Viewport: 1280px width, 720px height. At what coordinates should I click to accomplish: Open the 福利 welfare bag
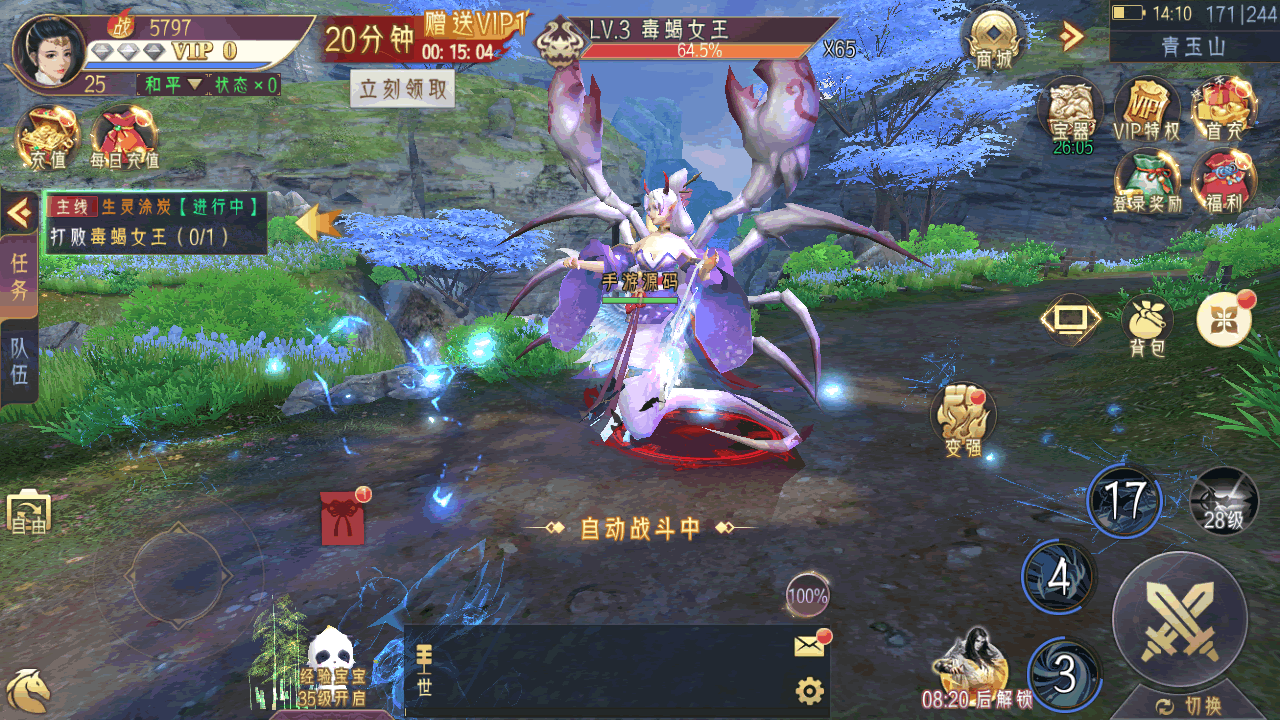click(1223, 180)
